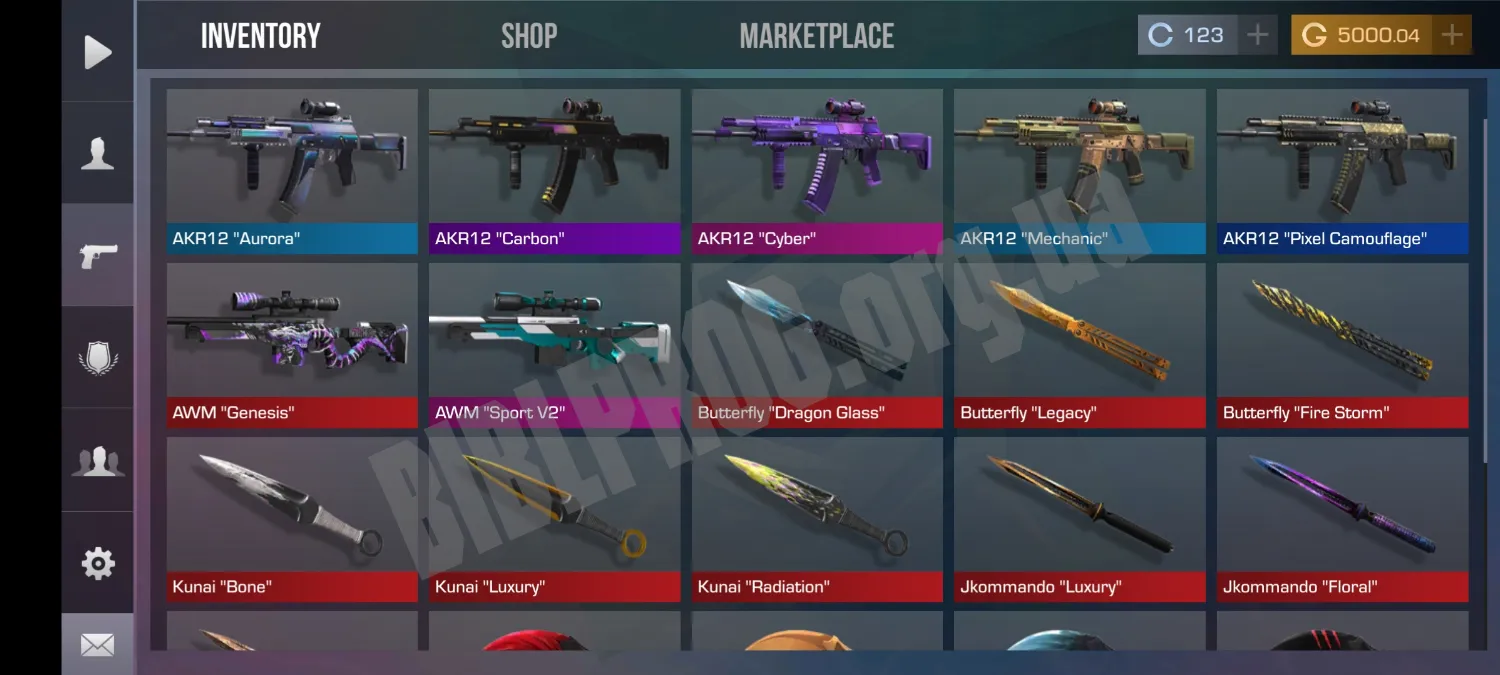Select the Inventory tab
Image resolution: width=1500 pixels, height=675 pixels.
pos(260,36)
